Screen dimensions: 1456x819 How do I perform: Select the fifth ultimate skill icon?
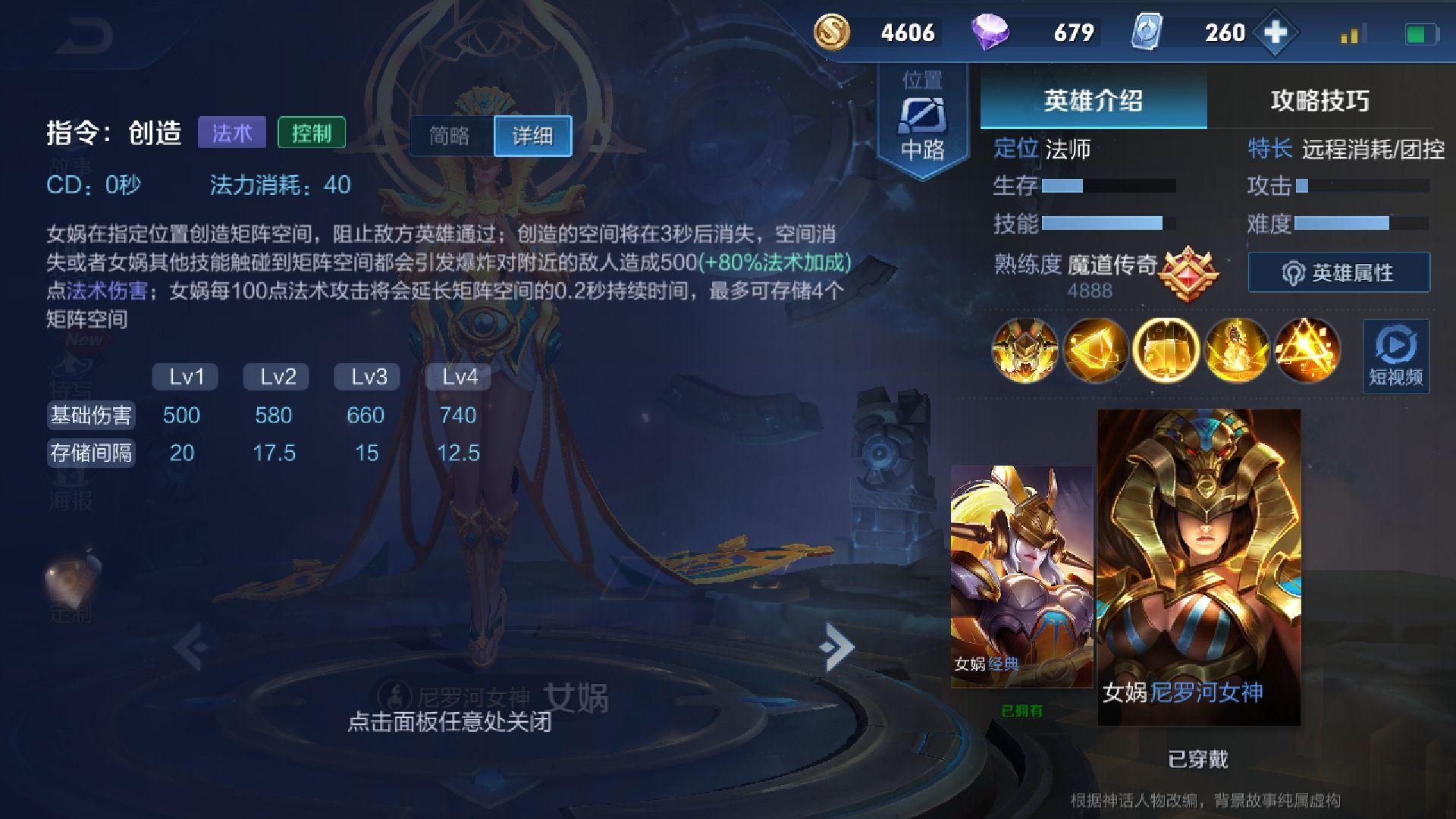click(x=1306, y=349)
